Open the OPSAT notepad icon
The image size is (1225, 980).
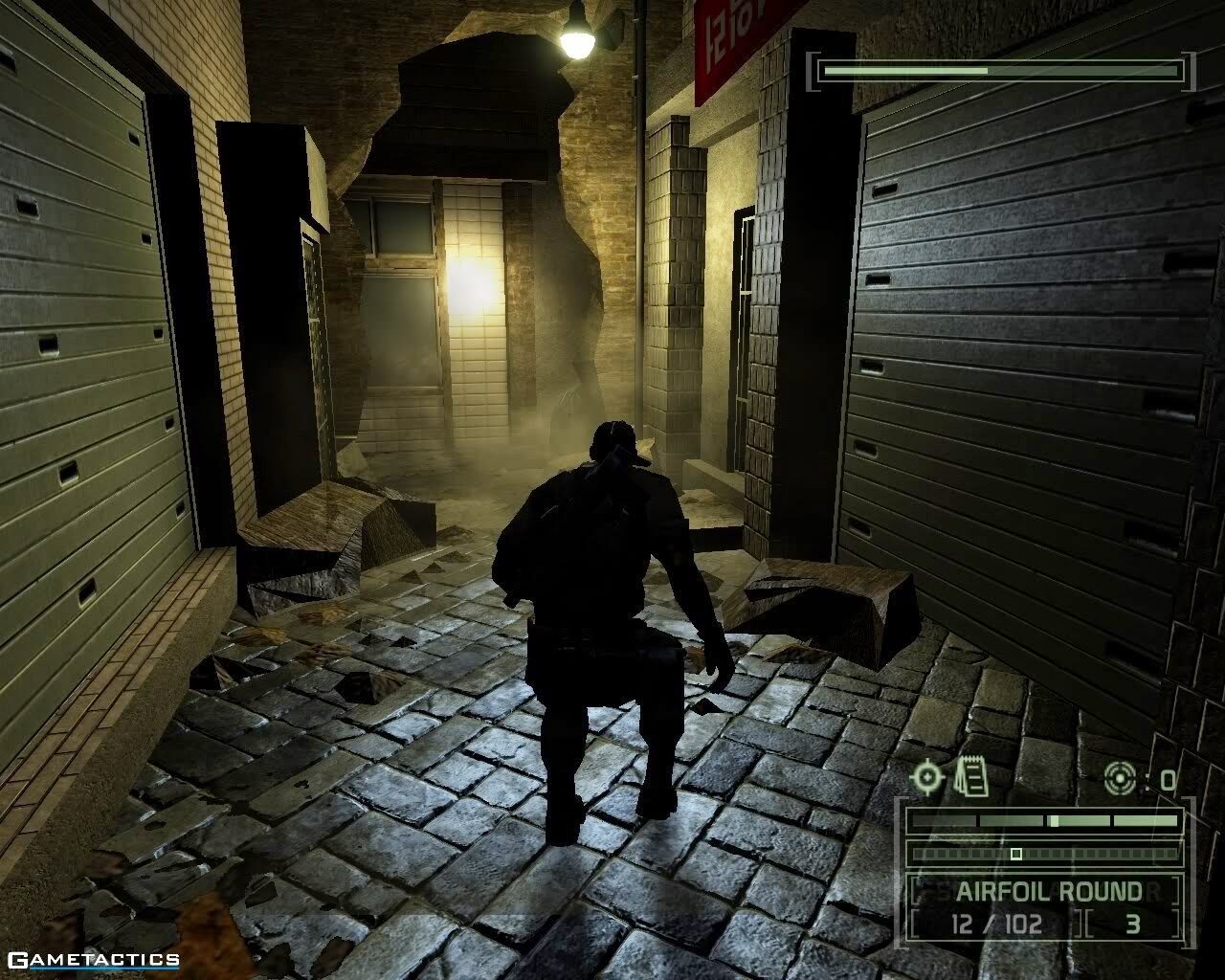pos(969,775)
